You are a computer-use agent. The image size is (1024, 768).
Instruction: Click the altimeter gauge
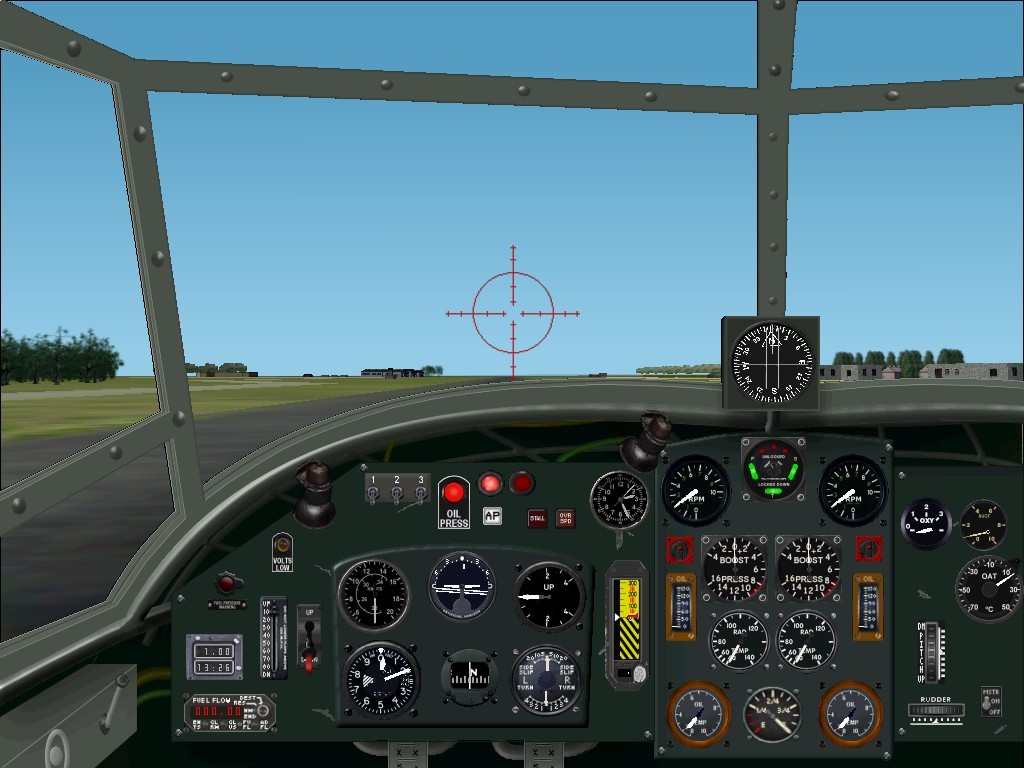pos(381,678)
